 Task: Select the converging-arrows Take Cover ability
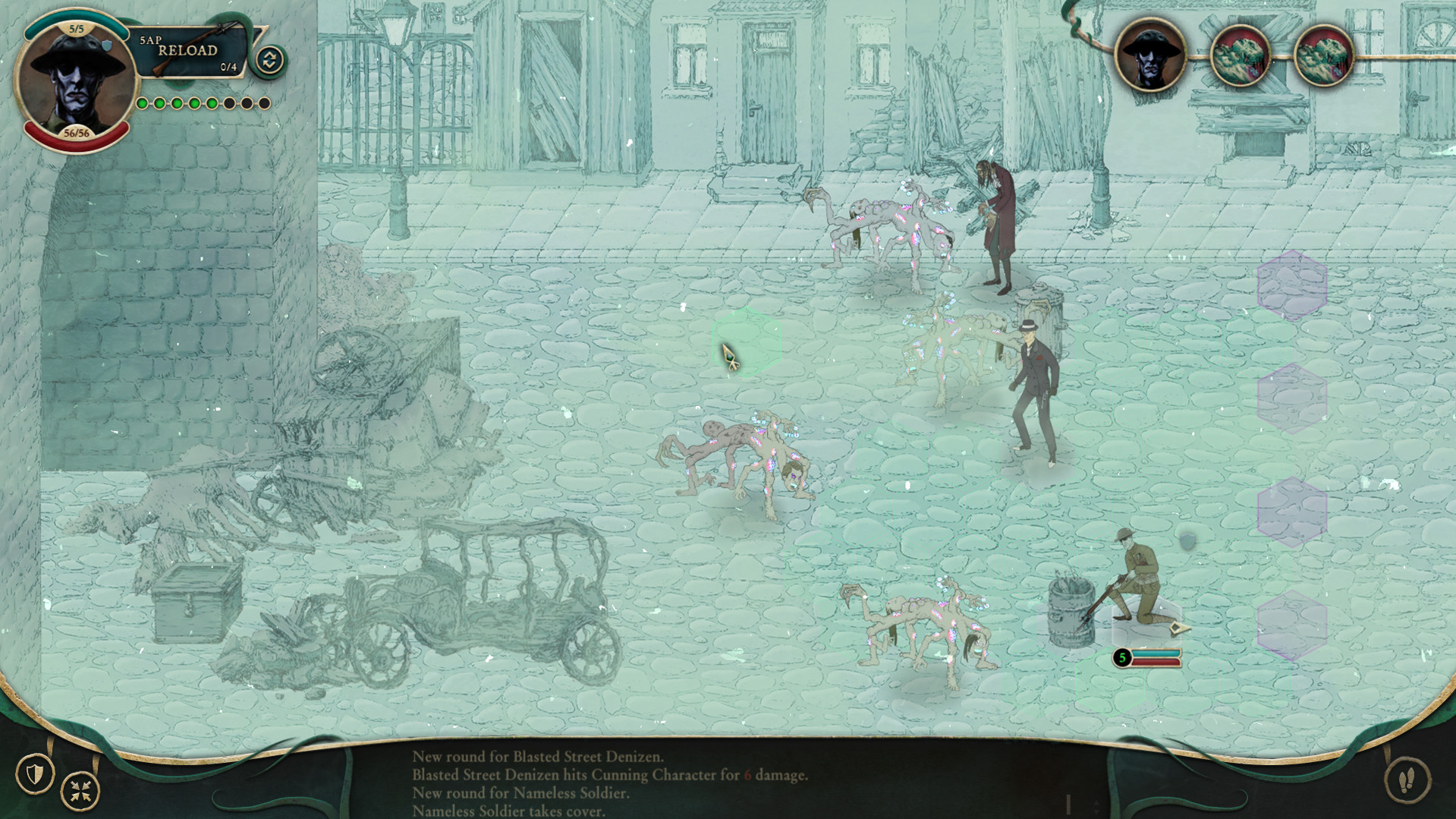(78, 789)
